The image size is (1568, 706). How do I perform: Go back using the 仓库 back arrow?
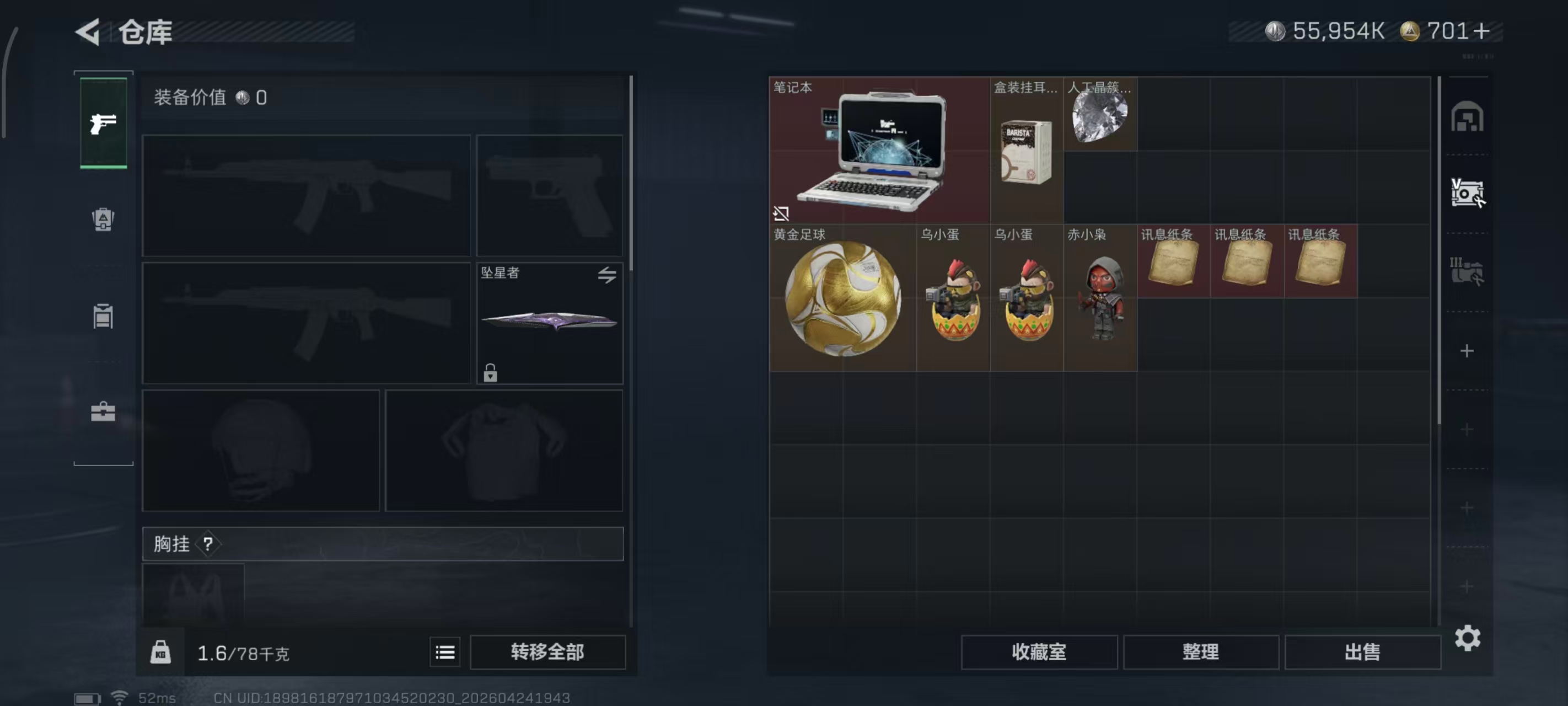pyautogui.click(x=87, y=31)
